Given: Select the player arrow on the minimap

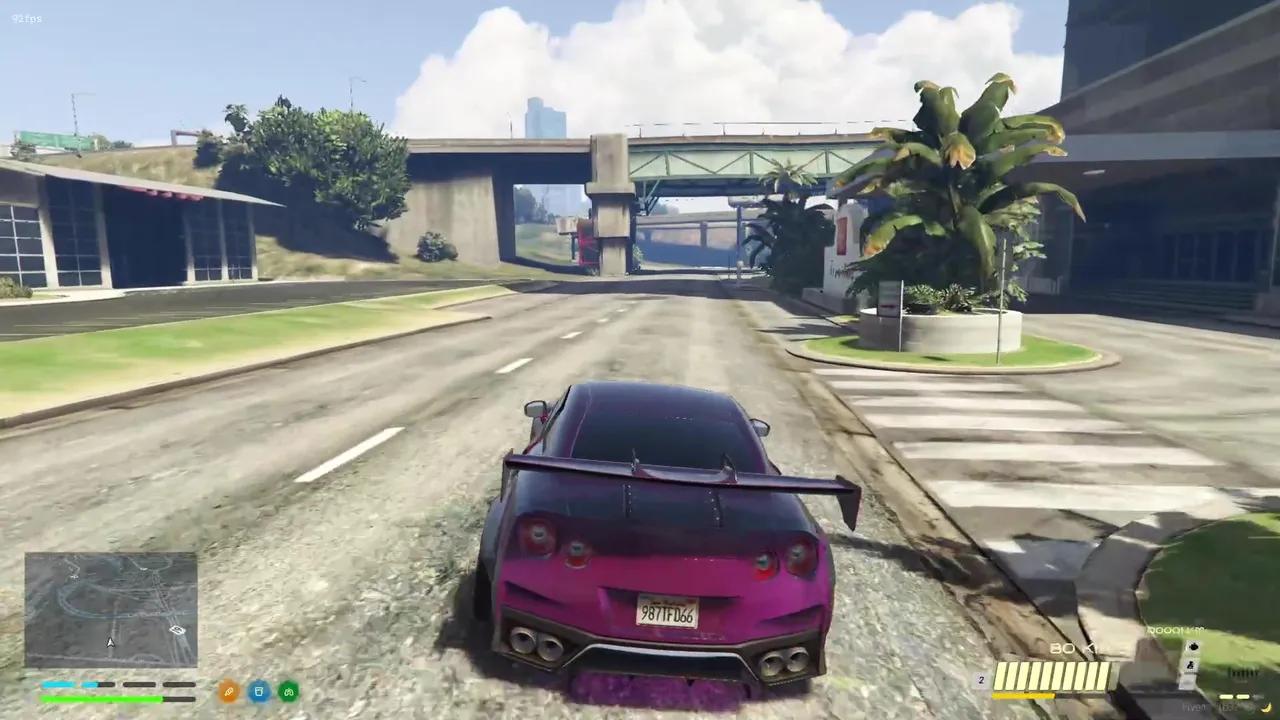Looking at the screenshot, I should 110,643.
